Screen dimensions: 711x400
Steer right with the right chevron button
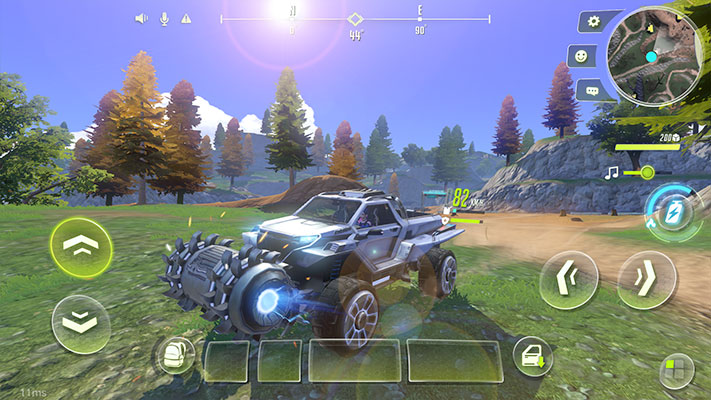pyautogui.click(x=646, y=280)
